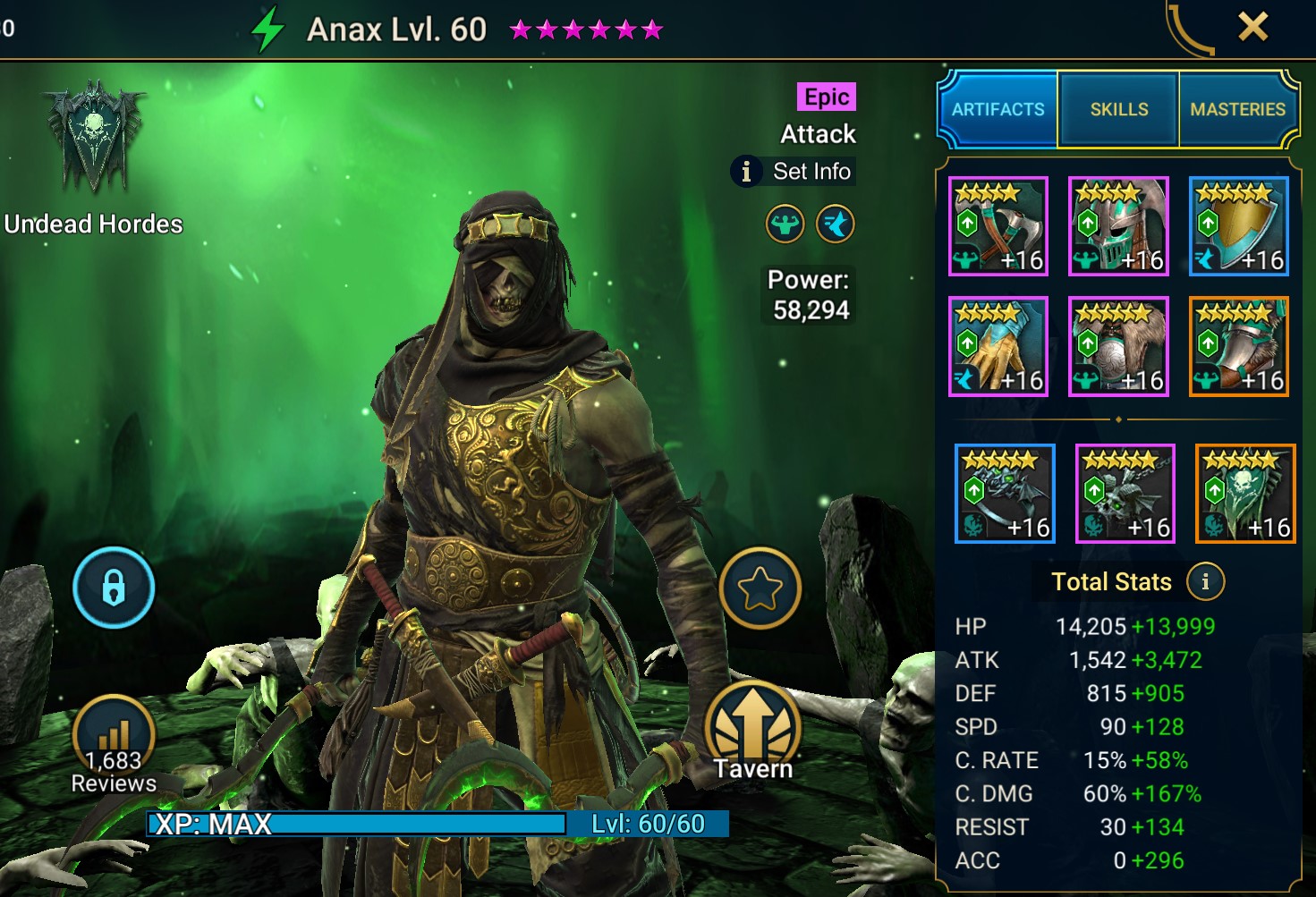
Task: Inspect the equipped helmet artifact
Action: (x=1119, y=226)
